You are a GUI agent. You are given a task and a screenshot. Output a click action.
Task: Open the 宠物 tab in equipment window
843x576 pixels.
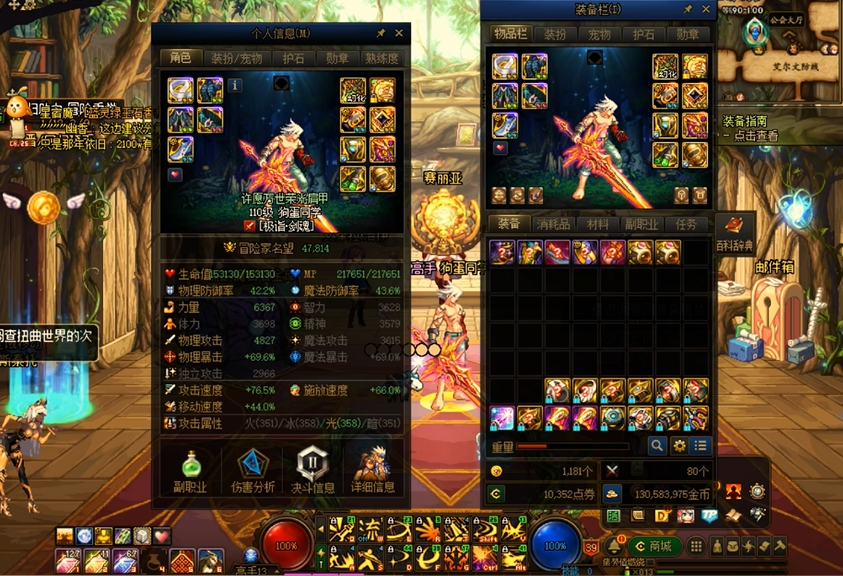598,34
